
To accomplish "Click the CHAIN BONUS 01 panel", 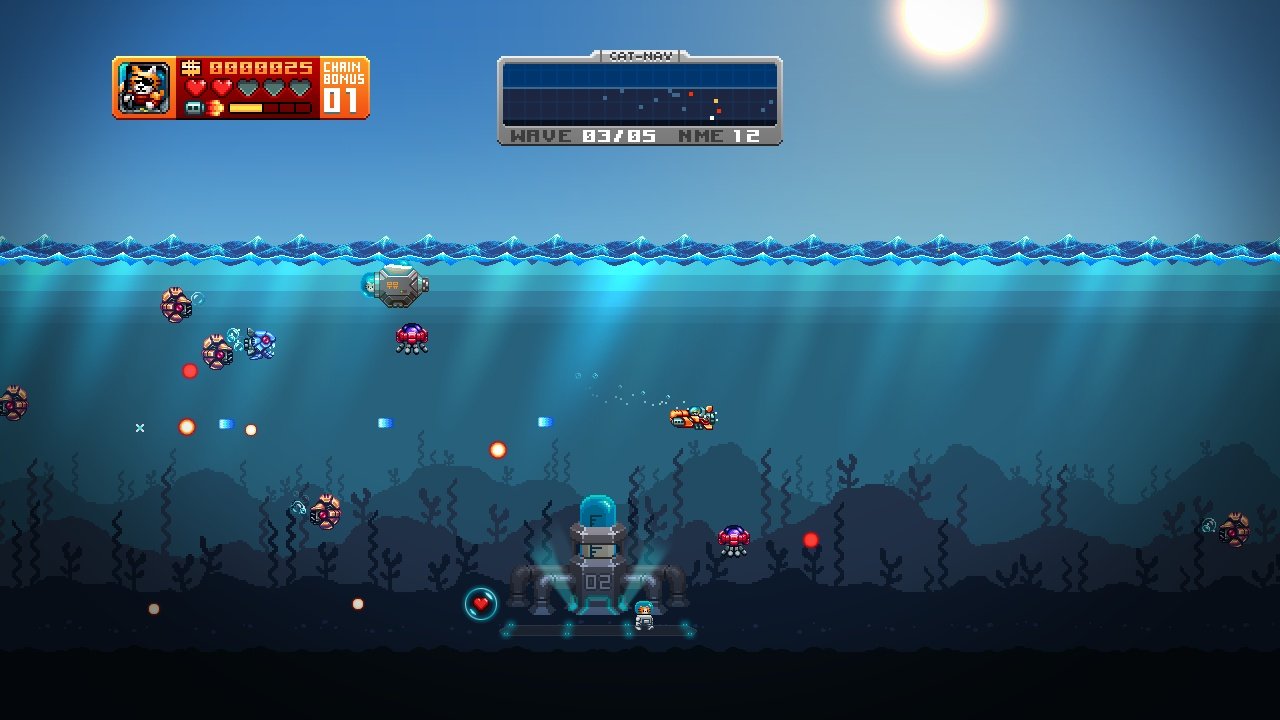I will (x=345, y=88).
